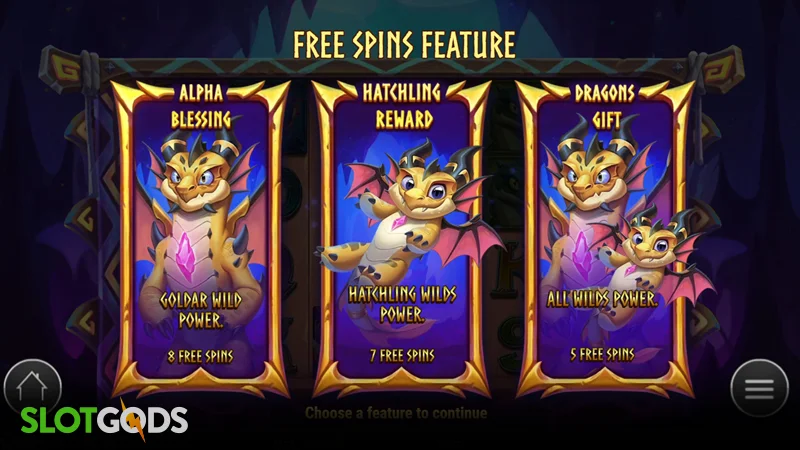The height and width of the screenshot is (450, 800).
Task: Open the hamburger menu button
Action: point(759,387)
